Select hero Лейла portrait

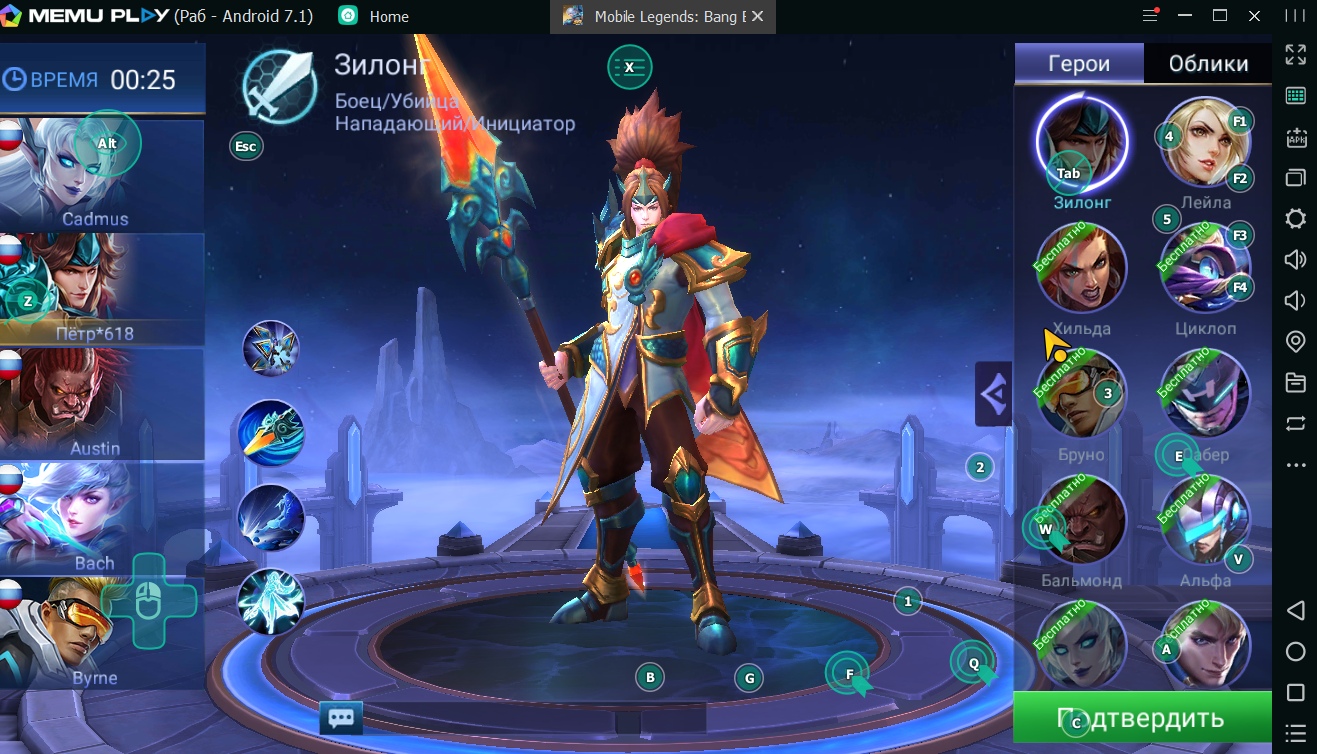[x=1204, y=144]
